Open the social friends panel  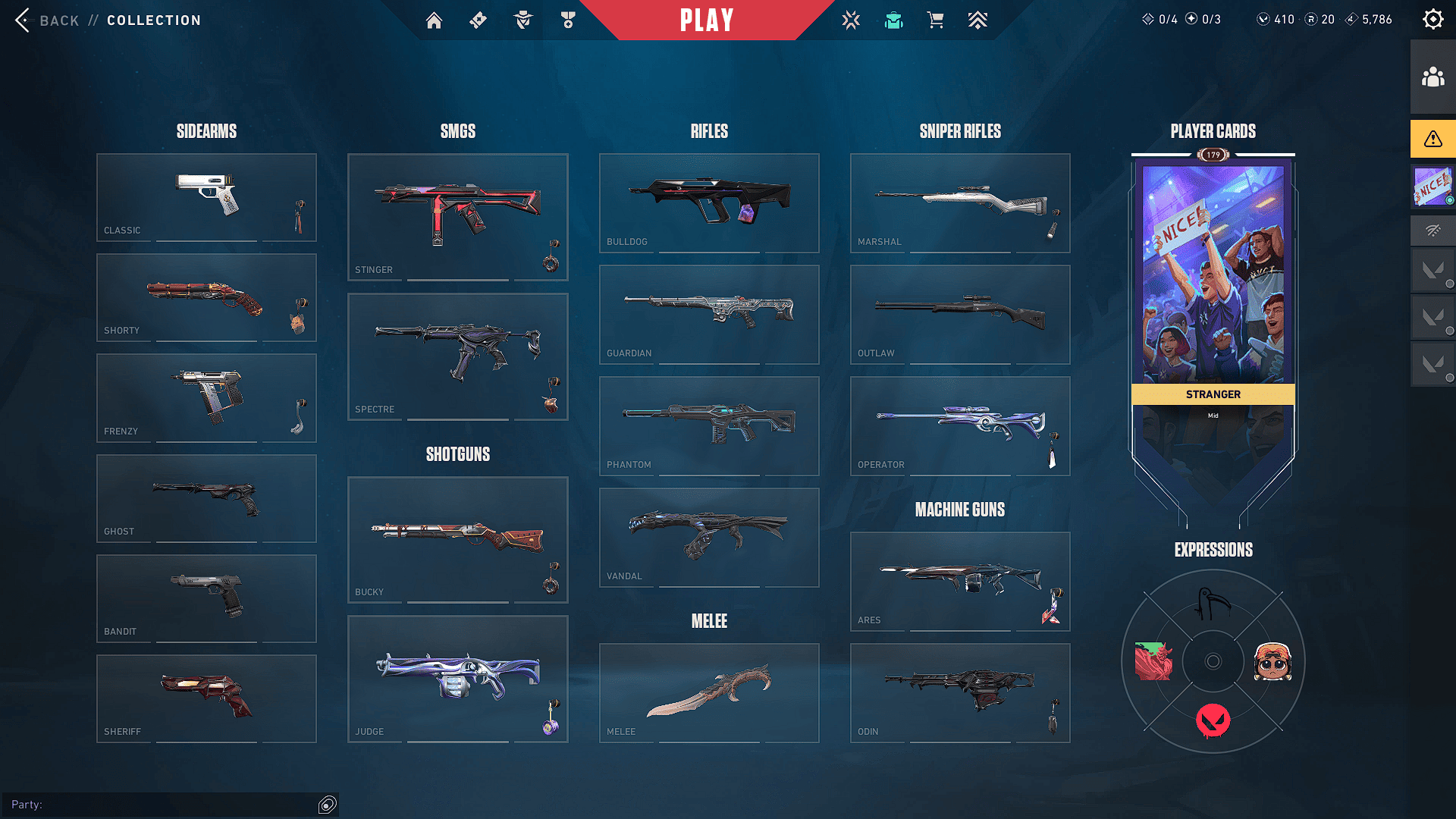tap(1432, 77)
